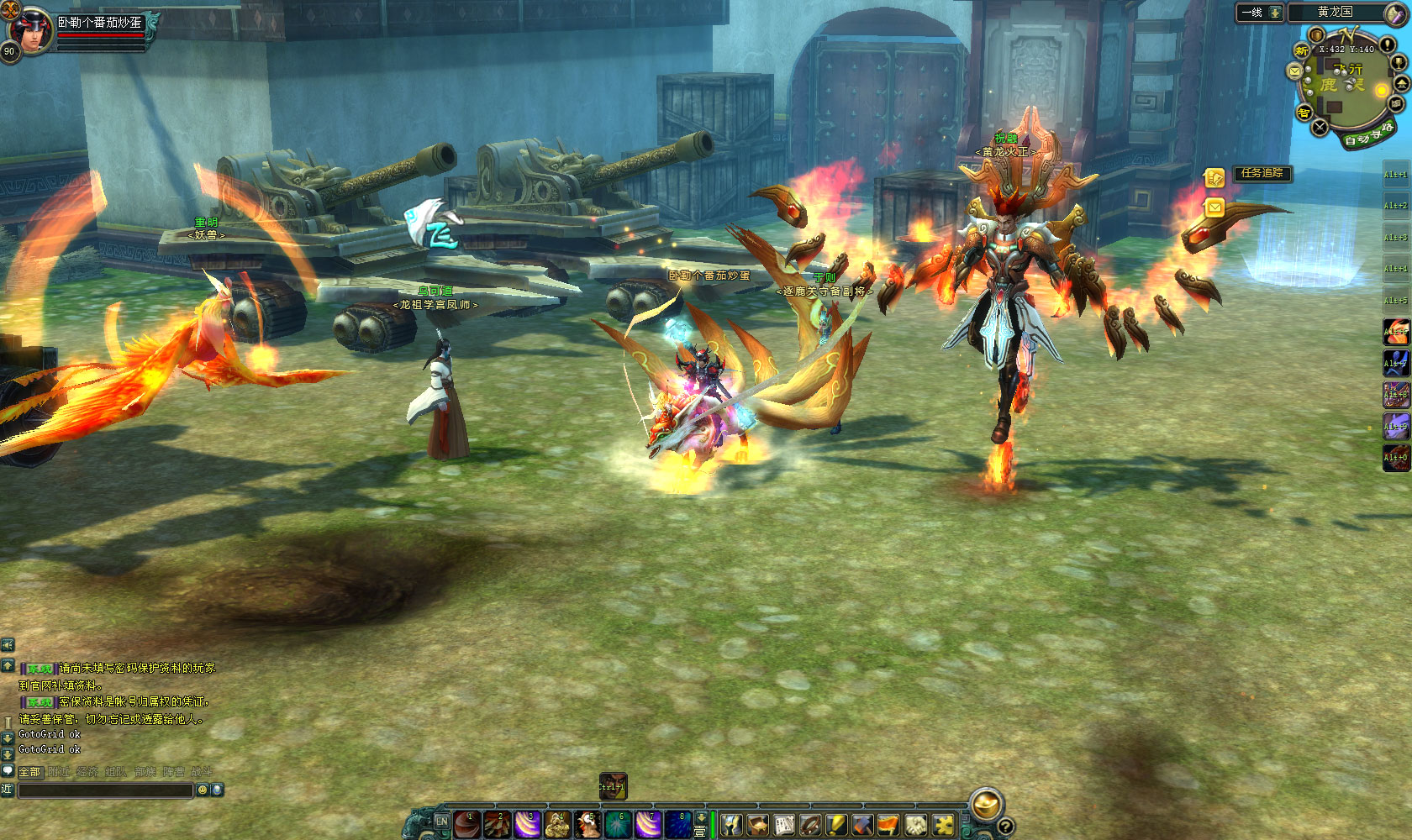Screen dimensions: 1412x840
Task: Click the question mark help button
Action: 1004,827
